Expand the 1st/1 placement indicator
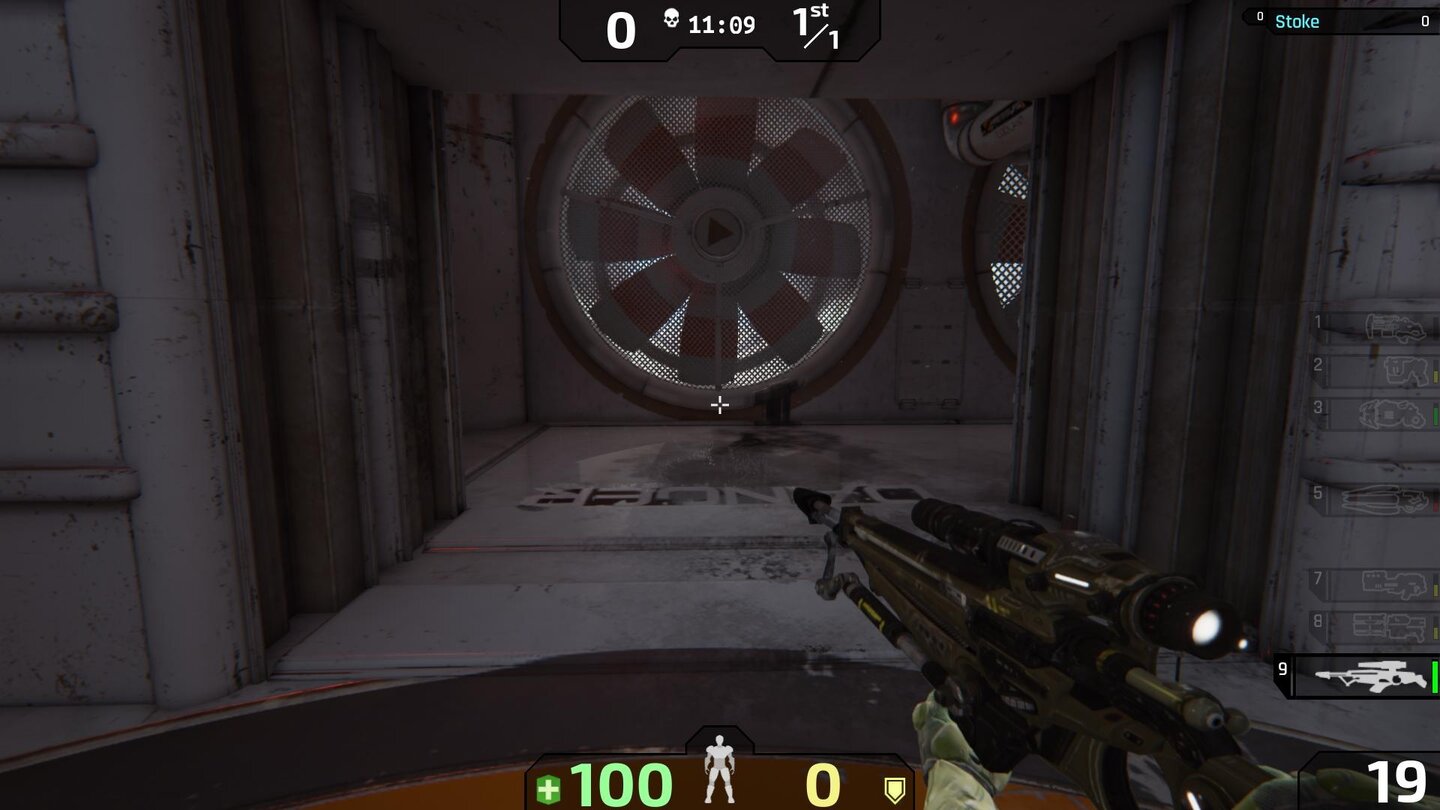Screen dimensions: 1440x810 click(816, 26)
